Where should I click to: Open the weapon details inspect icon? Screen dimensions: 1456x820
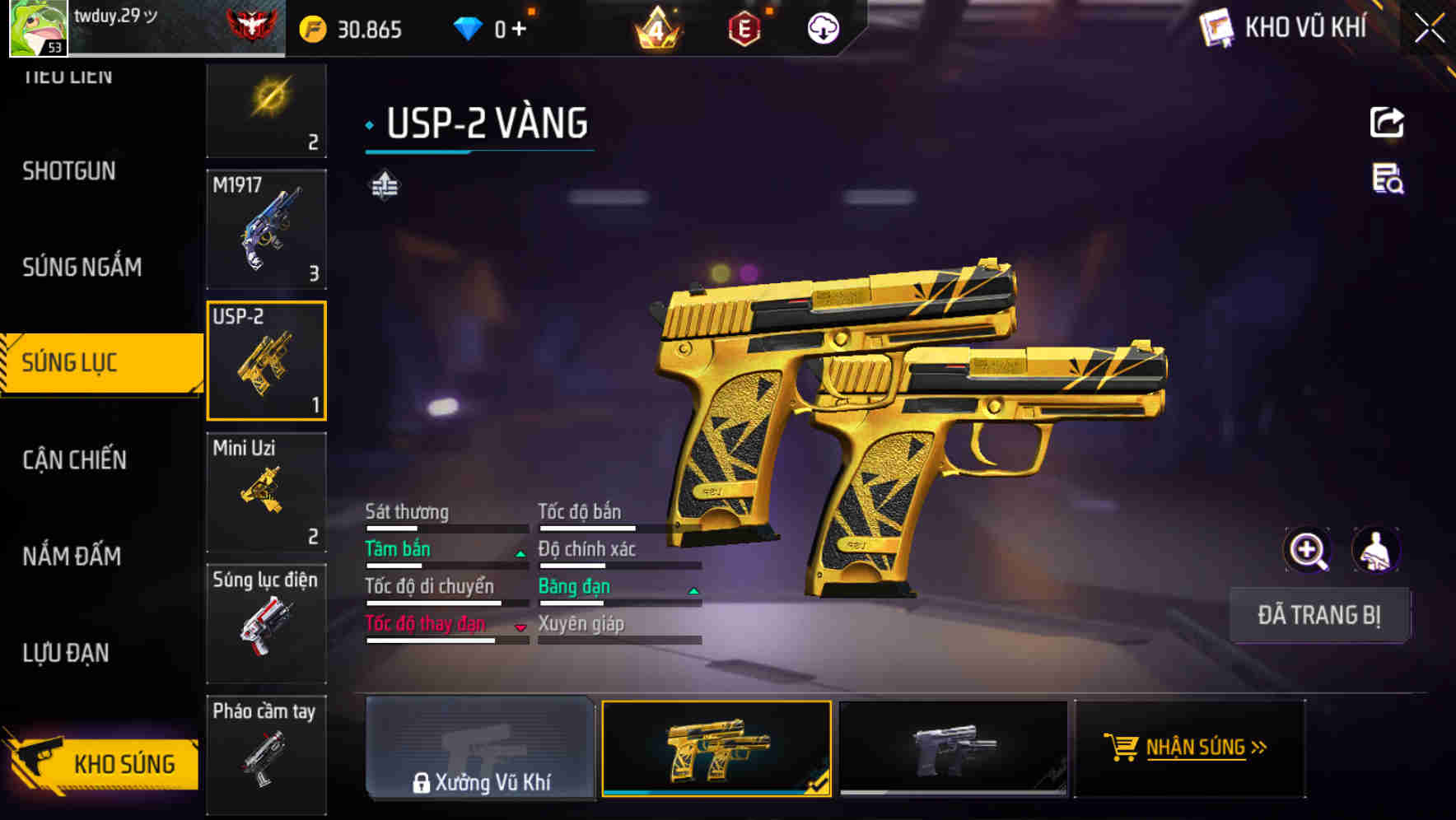[x=1387, y=183]
